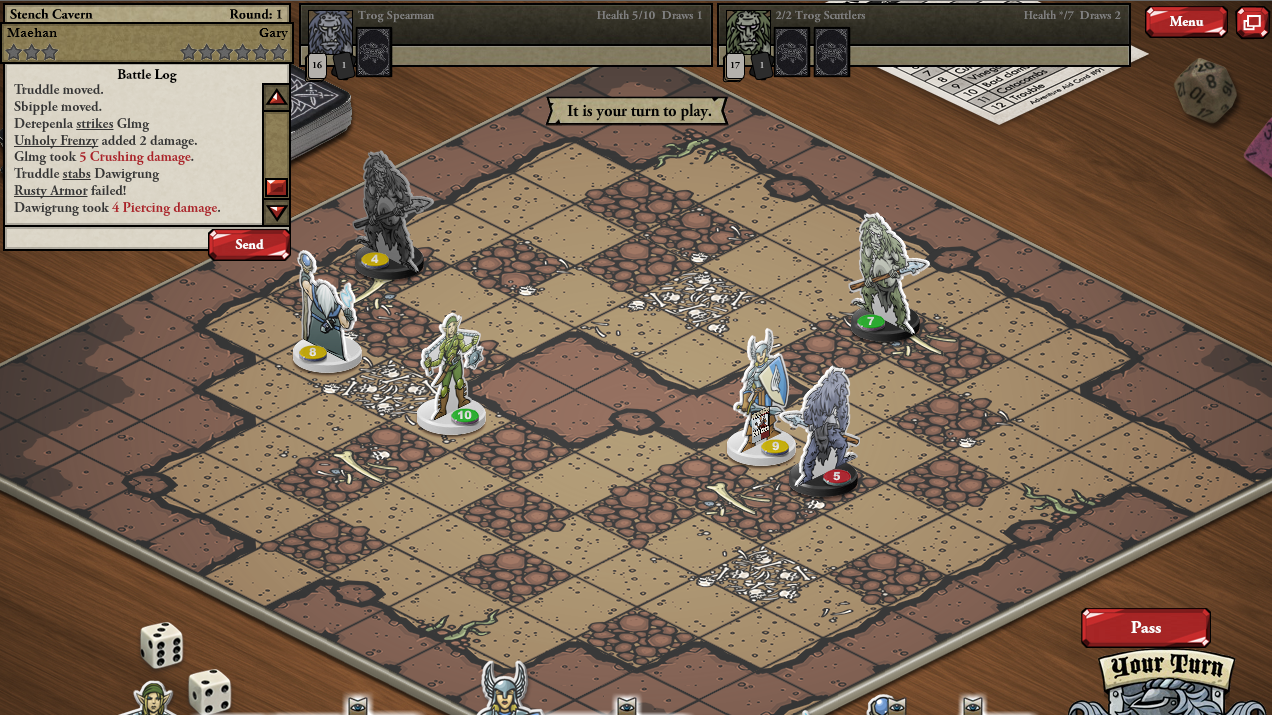Inspect the Trog Spearman's face-down card

(x=374, y=51)
